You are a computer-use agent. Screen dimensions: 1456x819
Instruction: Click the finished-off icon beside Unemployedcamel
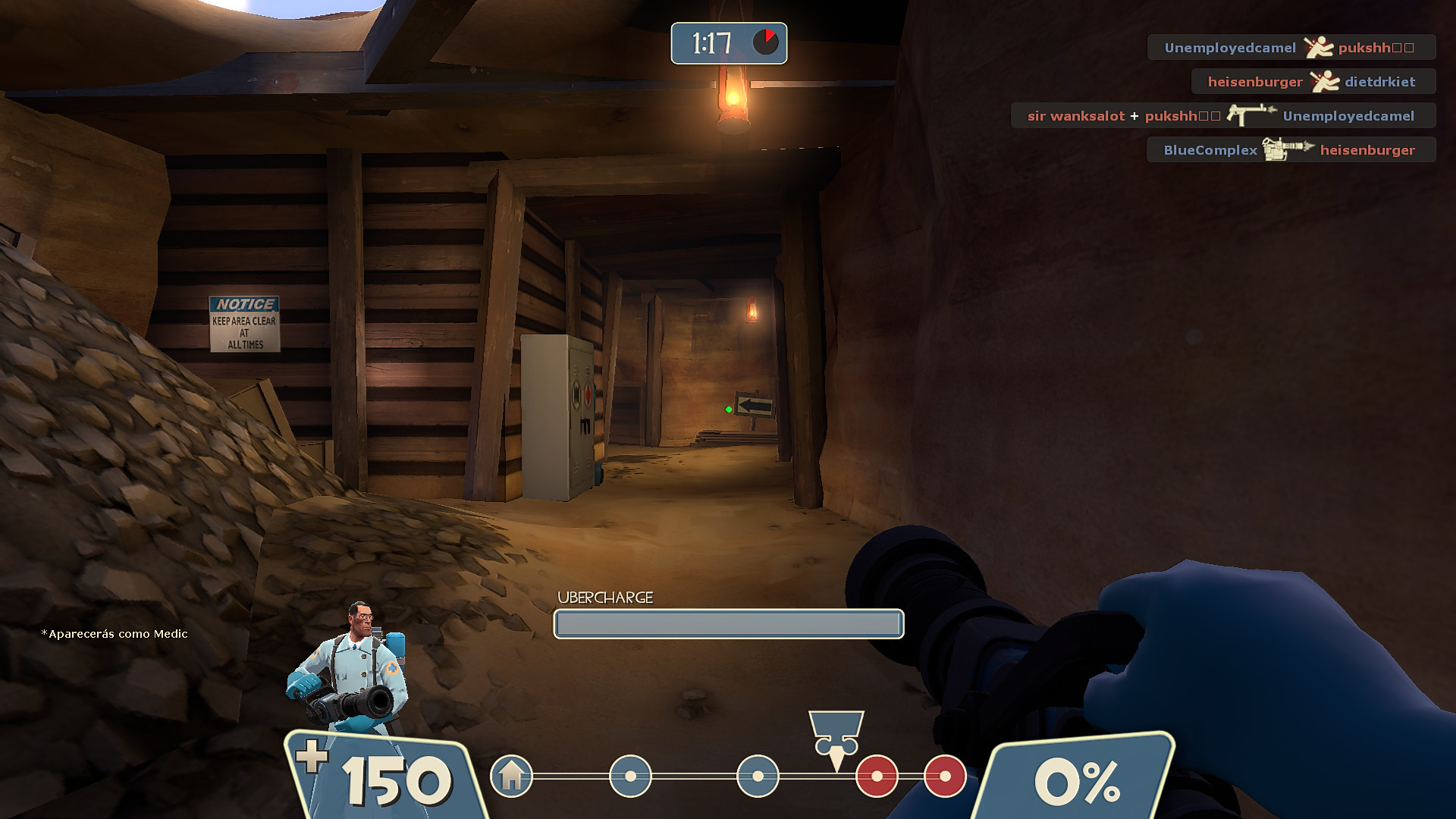click(1320, 46)
